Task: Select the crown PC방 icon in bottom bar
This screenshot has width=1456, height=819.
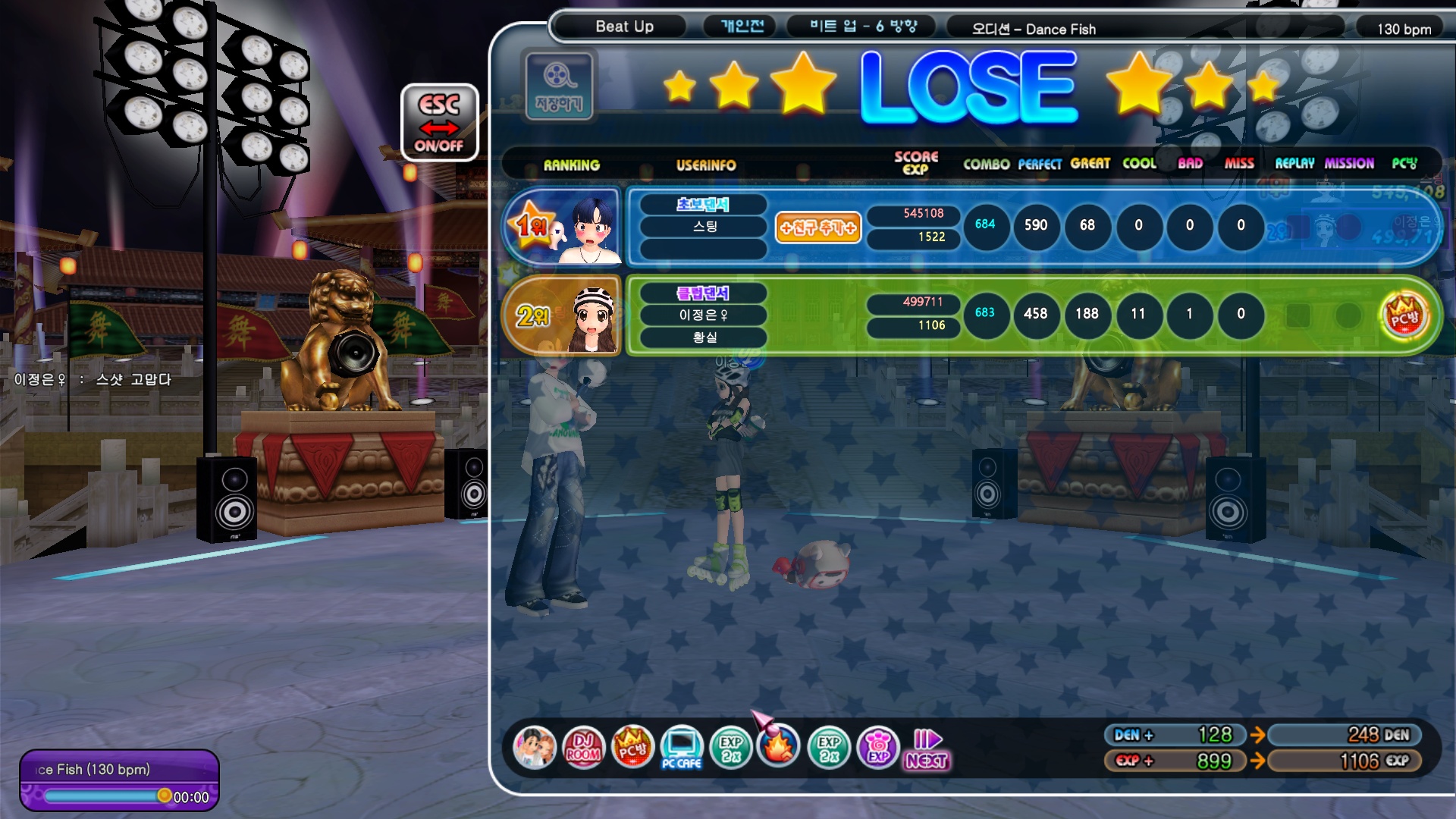Action: point(632,748)
